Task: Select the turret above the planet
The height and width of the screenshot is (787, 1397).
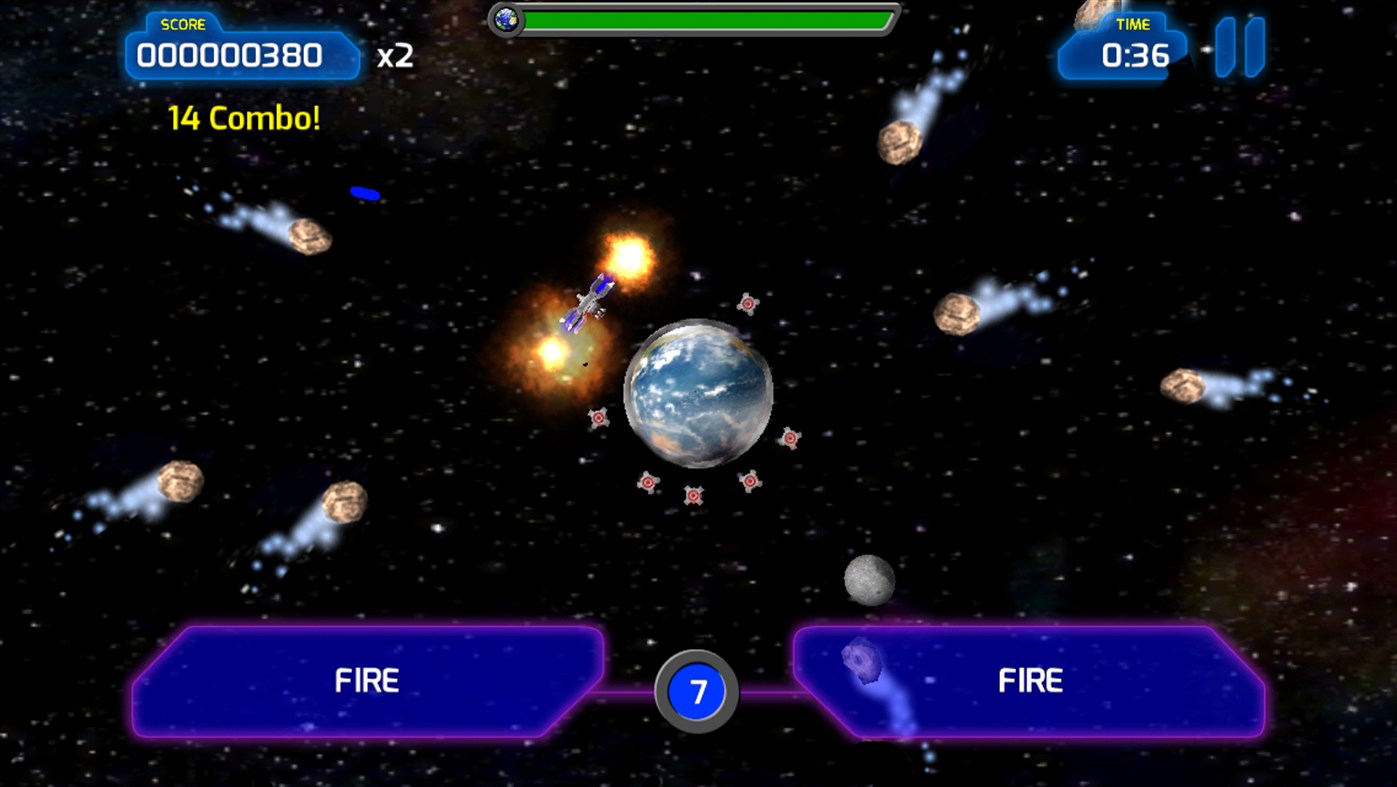Action: pos(746,301)
